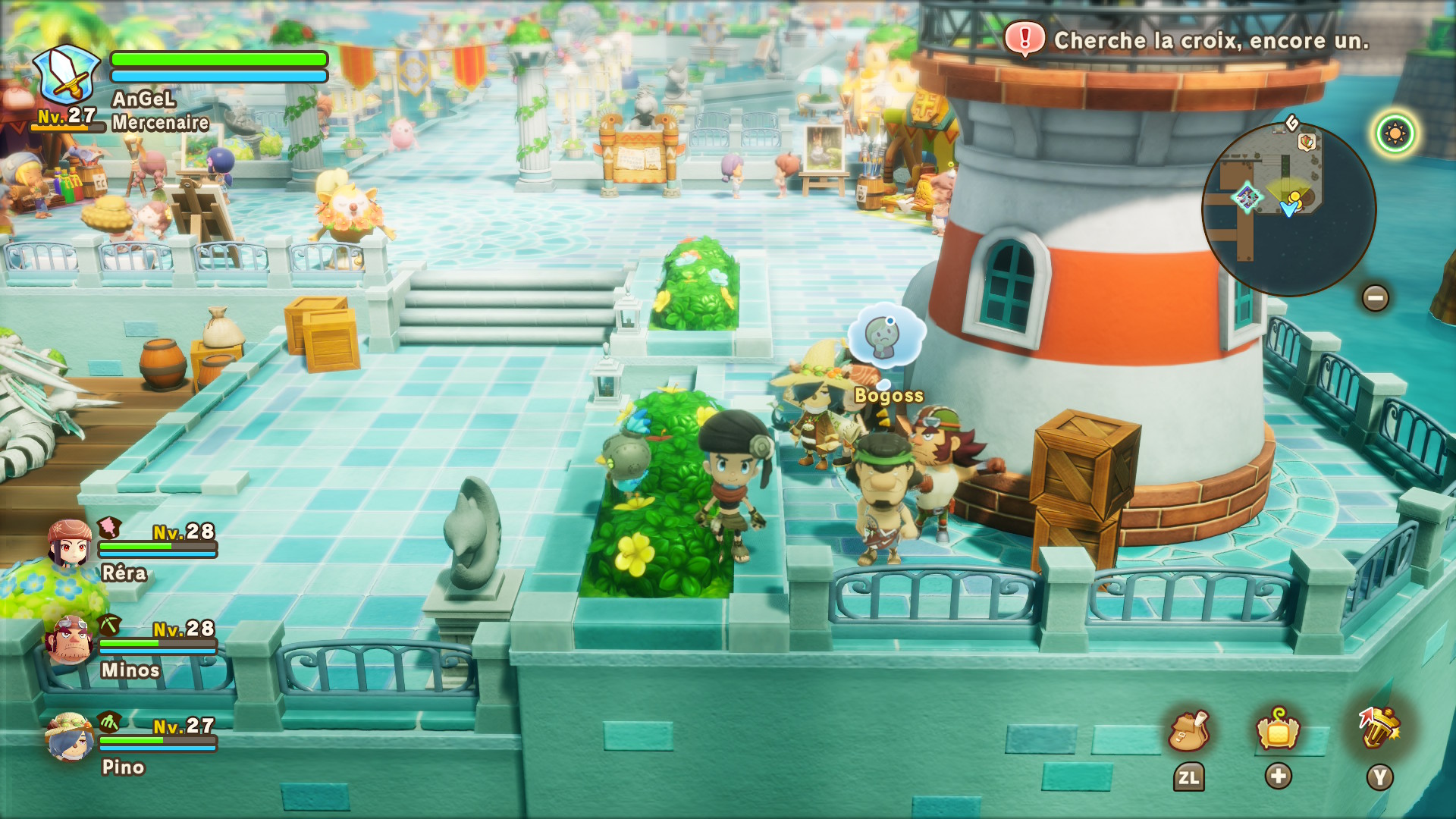Activate the golden hammer tool icon
Image resolution: width=1456 pixels, height=819 pixels.
1379,728
